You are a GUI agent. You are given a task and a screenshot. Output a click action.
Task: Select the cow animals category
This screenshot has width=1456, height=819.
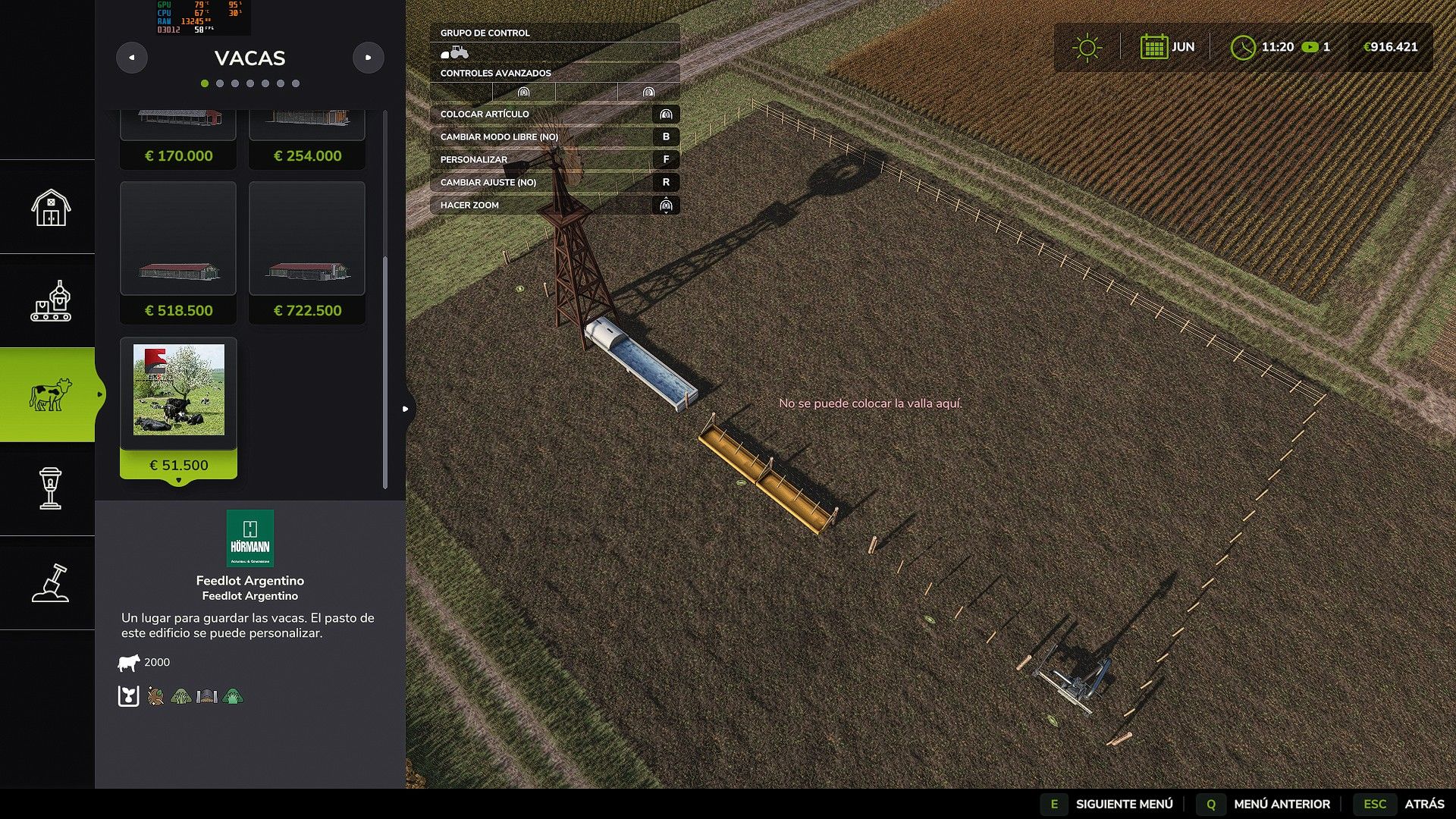pyautogui.click(x=50, y=395)
